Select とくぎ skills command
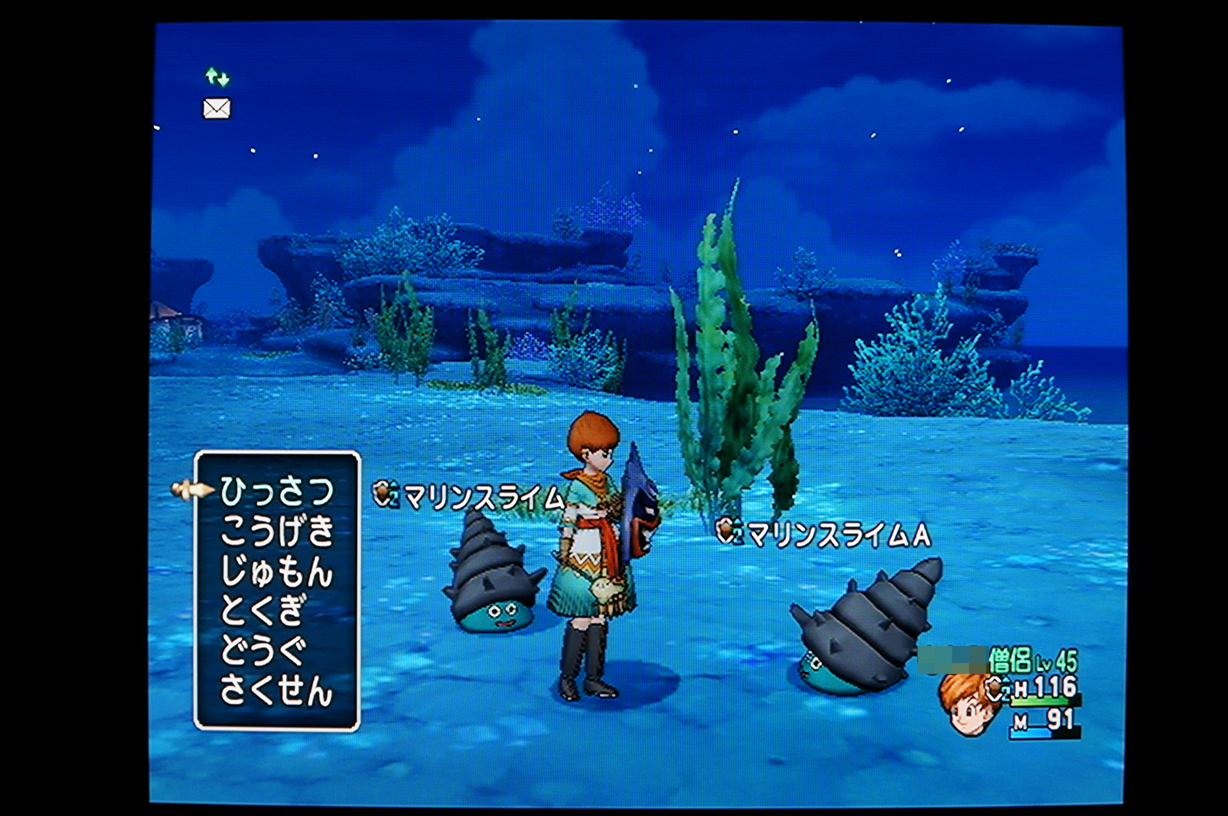Image resolution: width=1228 pixels, height=816 pixels. click(262, 611)
